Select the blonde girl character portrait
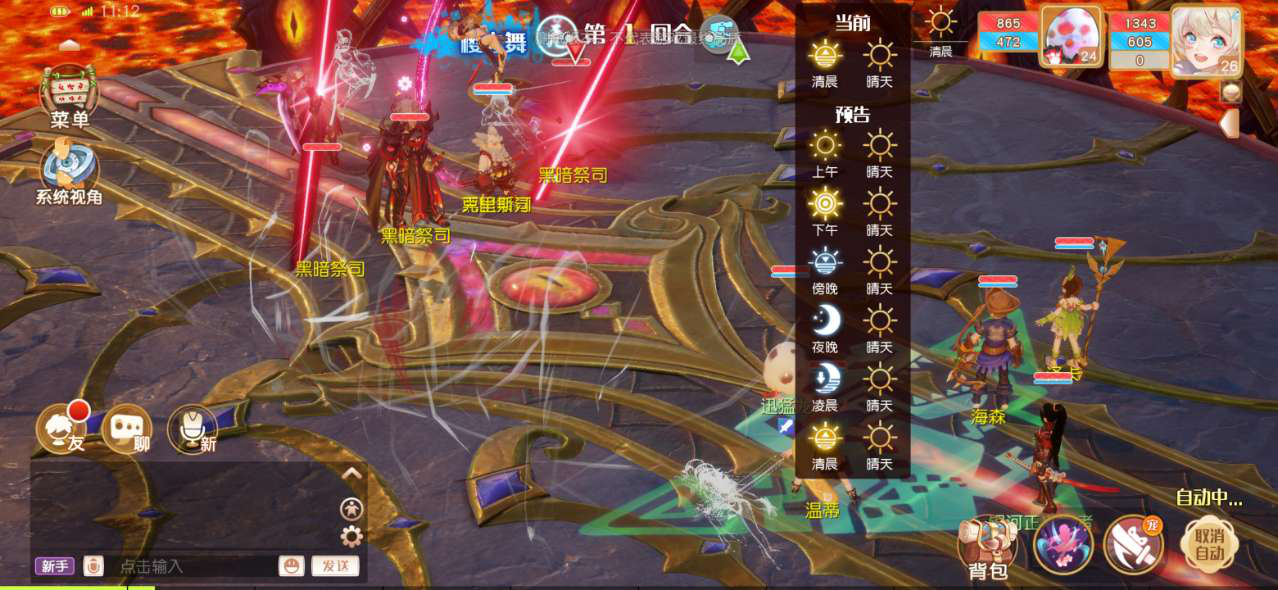Image resolution: width=1278 pixels, height=590 pixels. coord(1205,38)
